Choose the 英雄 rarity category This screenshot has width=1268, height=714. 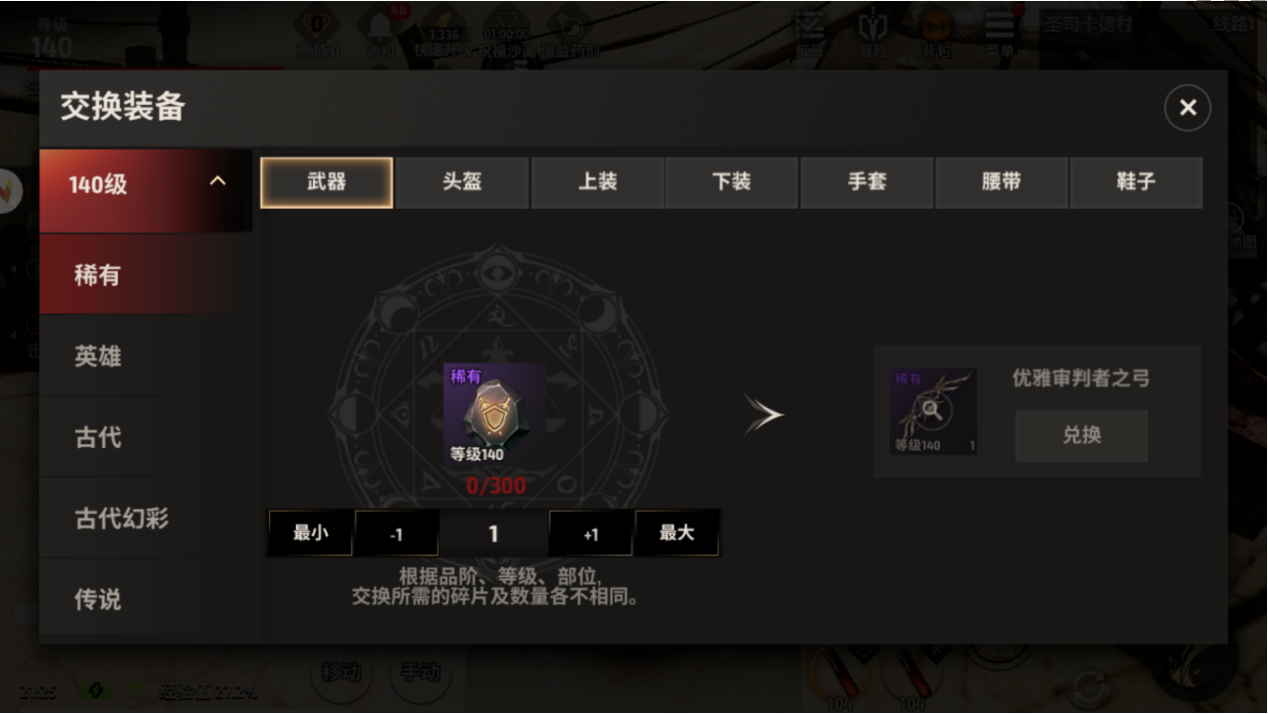coord(98,356)
